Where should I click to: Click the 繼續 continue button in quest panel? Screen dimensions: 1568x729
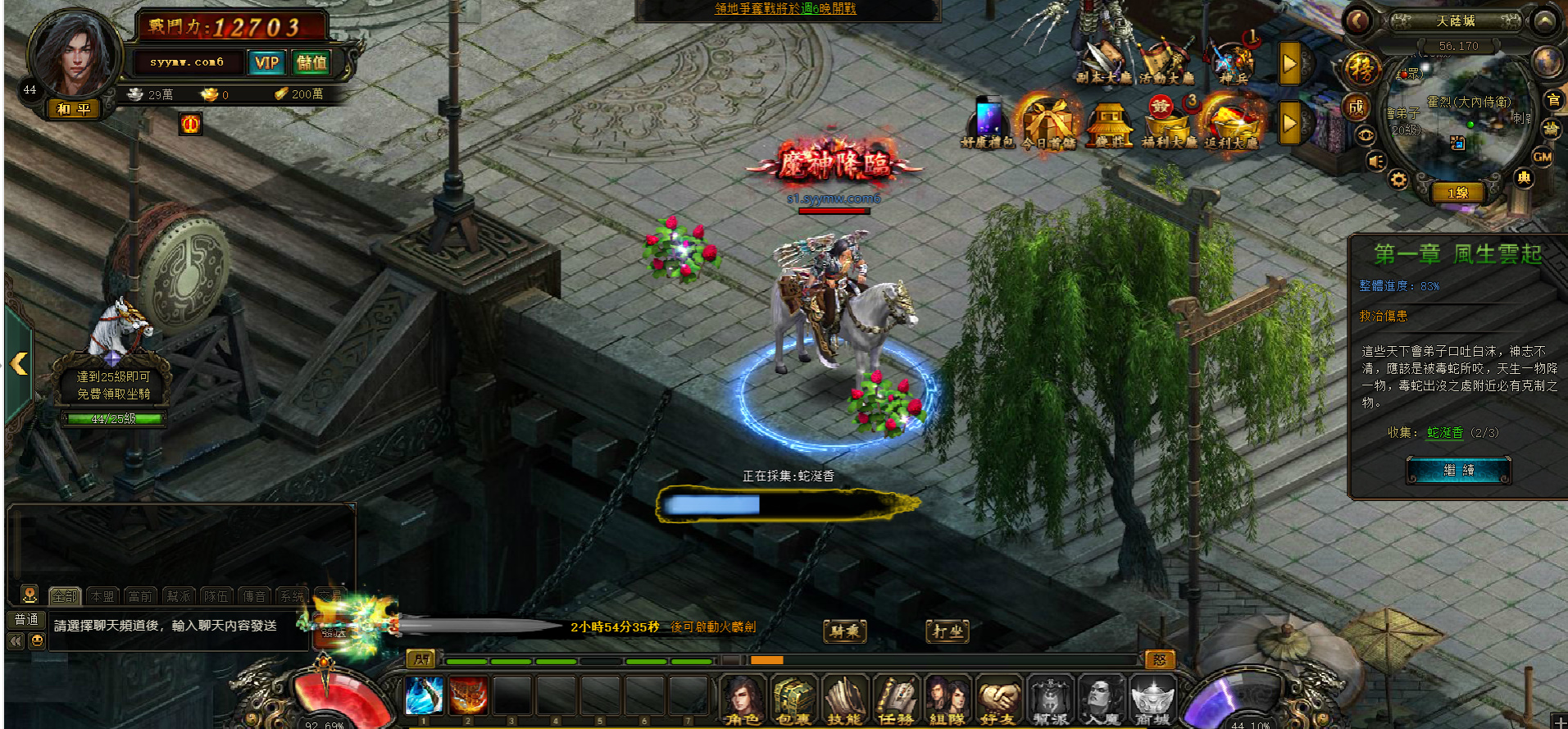pos(1458,470)
